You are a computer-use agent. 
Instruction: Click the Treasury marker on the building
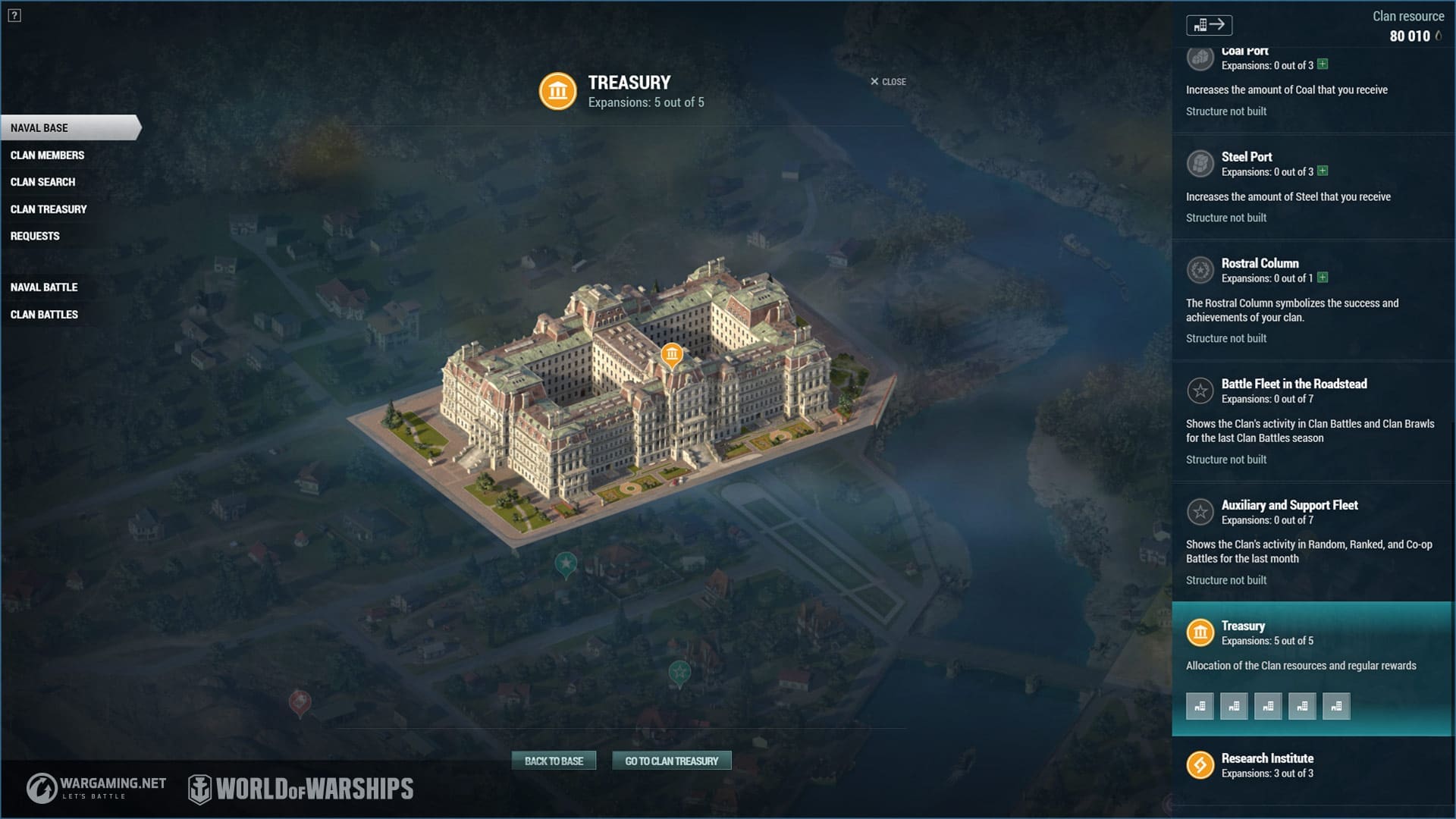coord(672,354)
